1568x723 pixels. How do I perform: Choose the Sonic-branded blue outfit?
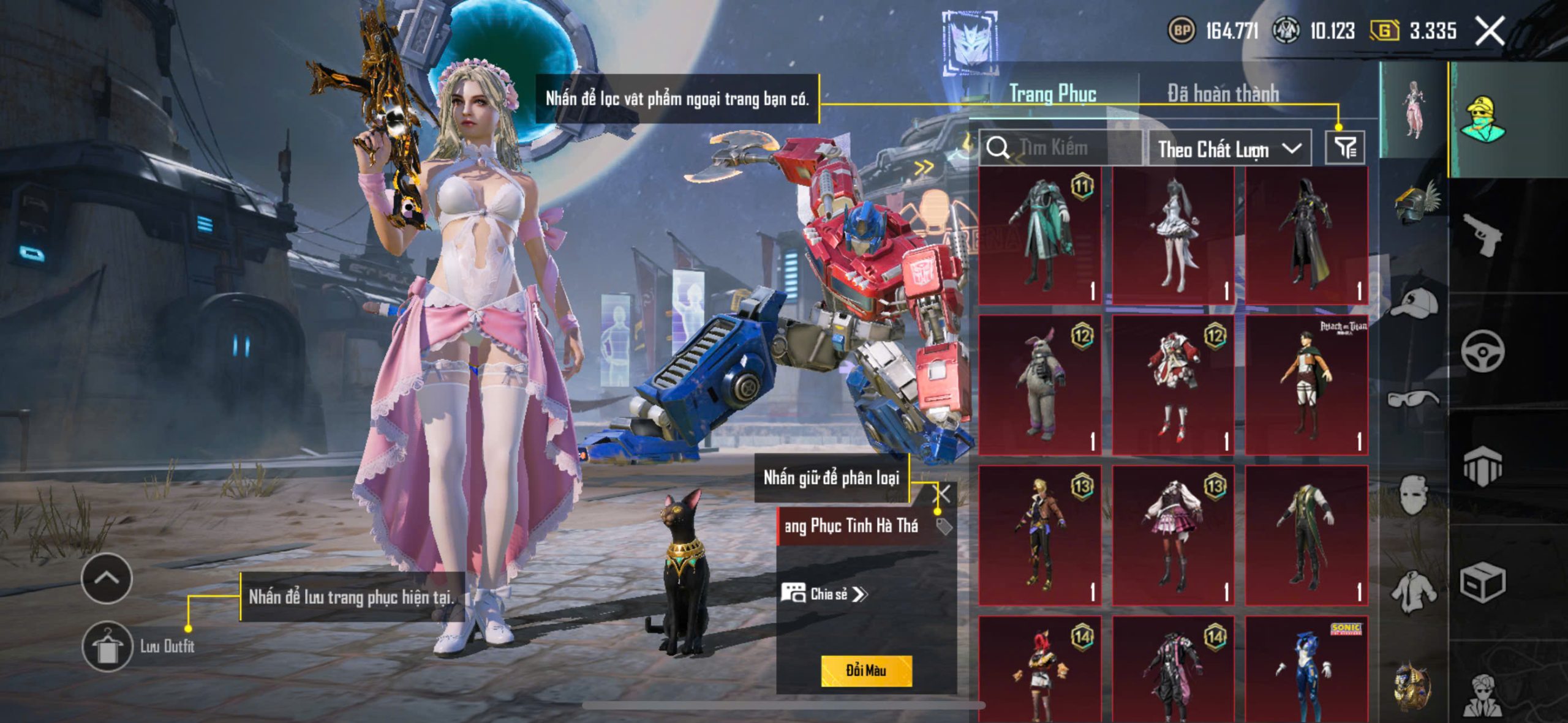tap(1306, 670)
